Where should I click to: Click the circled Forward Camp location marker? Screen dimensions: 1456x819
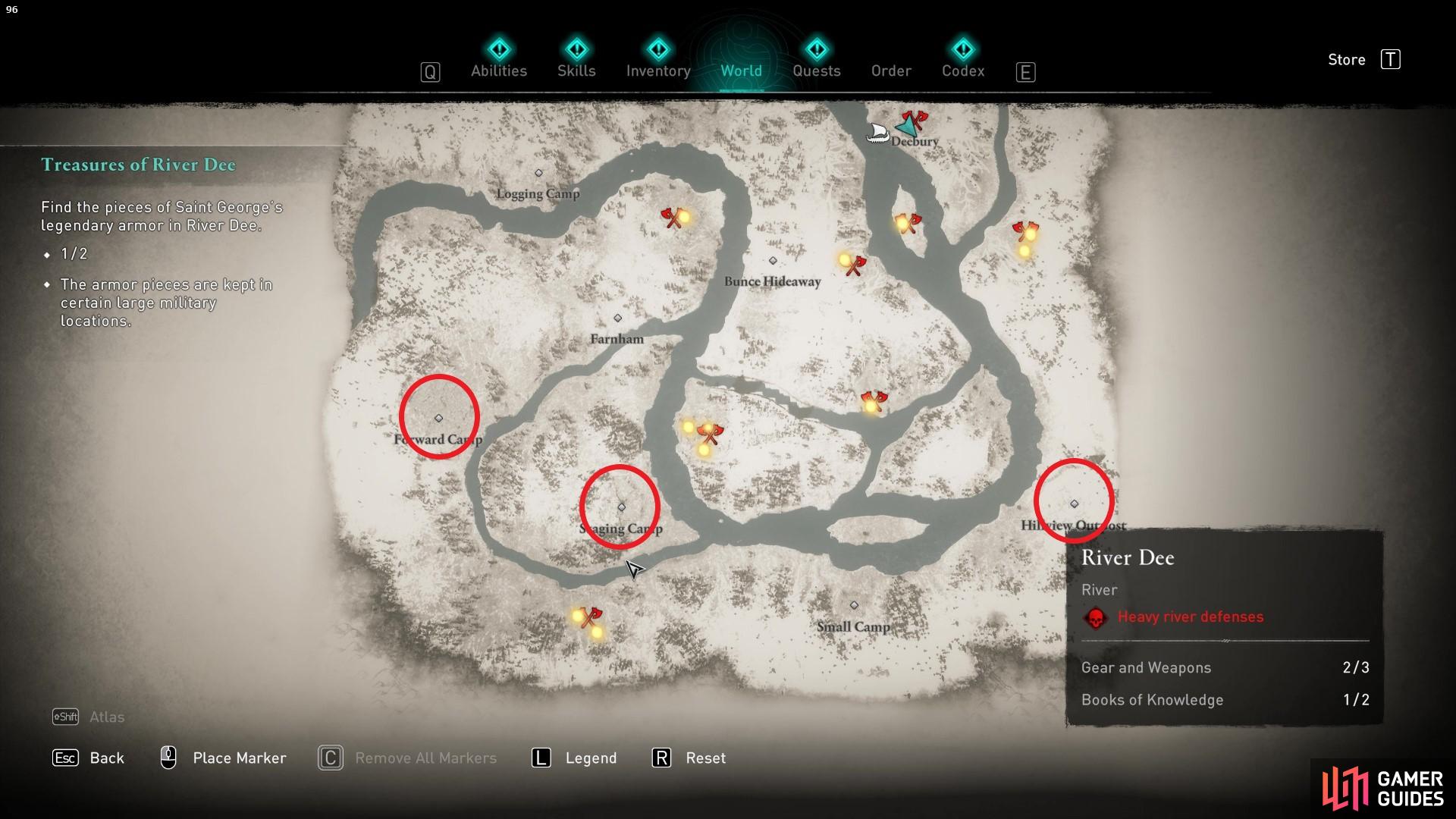[x=438, y=417]
